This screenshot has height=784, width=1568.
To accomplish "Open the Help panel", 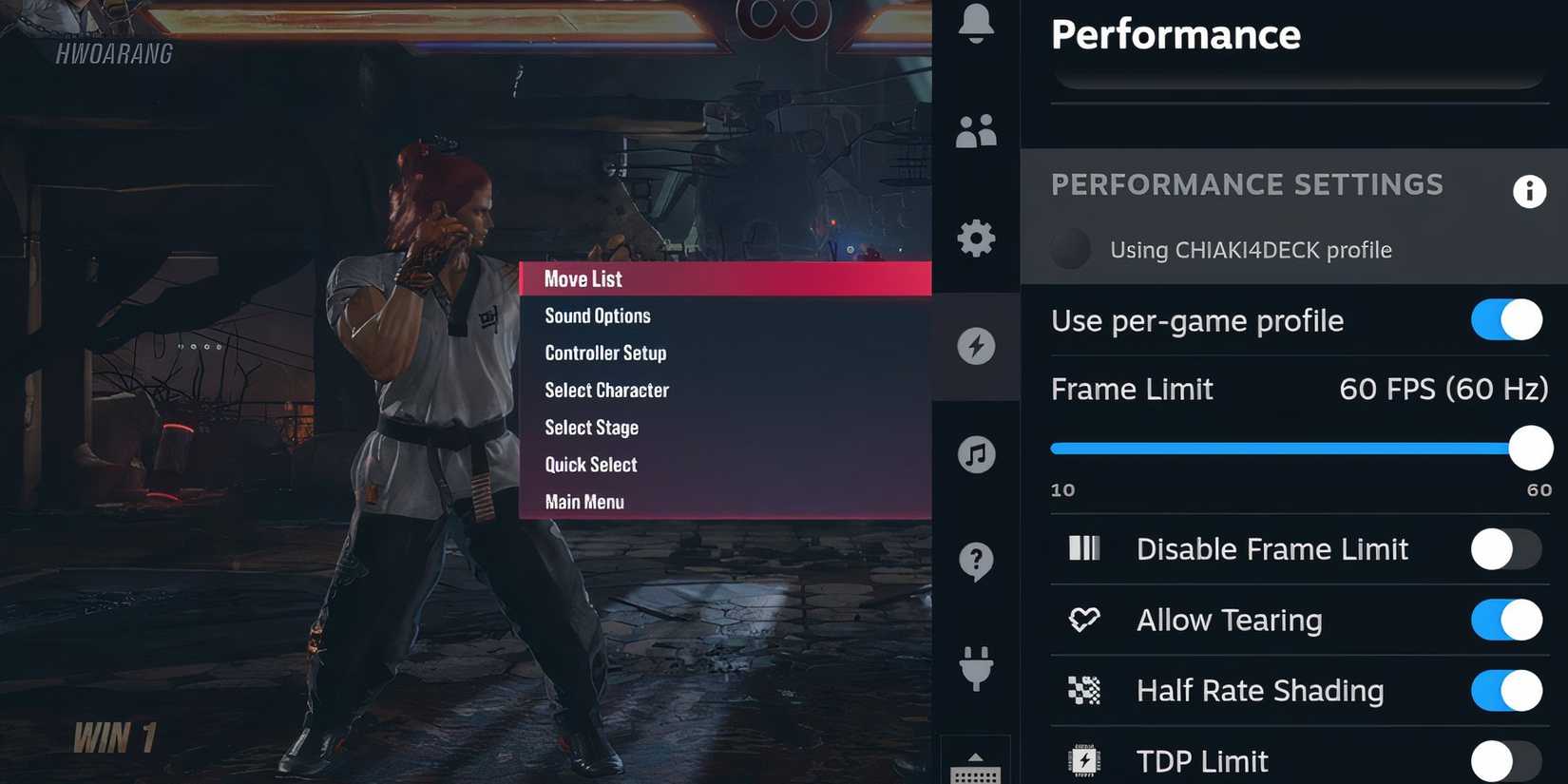I will coord(976,561).
